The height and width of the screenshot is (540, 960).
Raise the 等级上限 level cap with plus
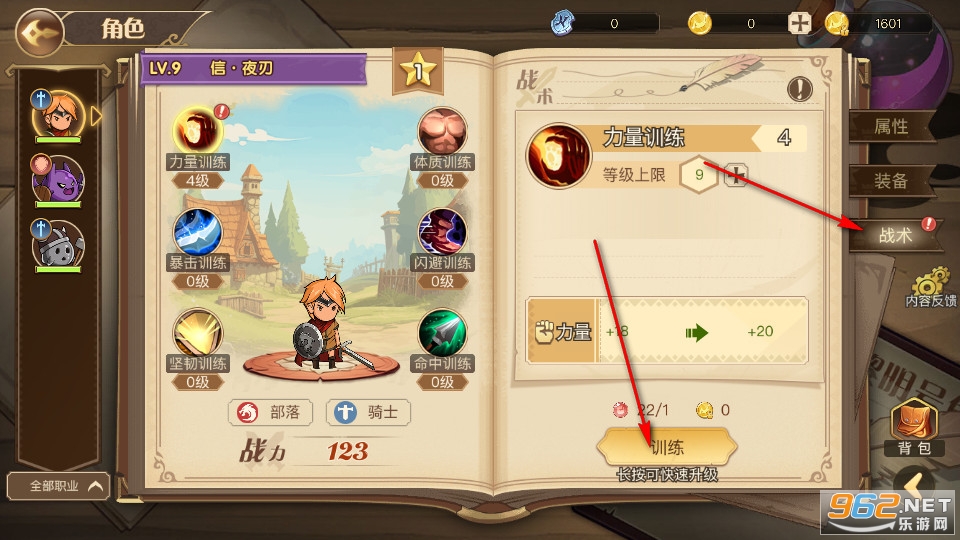(x=736, y=176)
